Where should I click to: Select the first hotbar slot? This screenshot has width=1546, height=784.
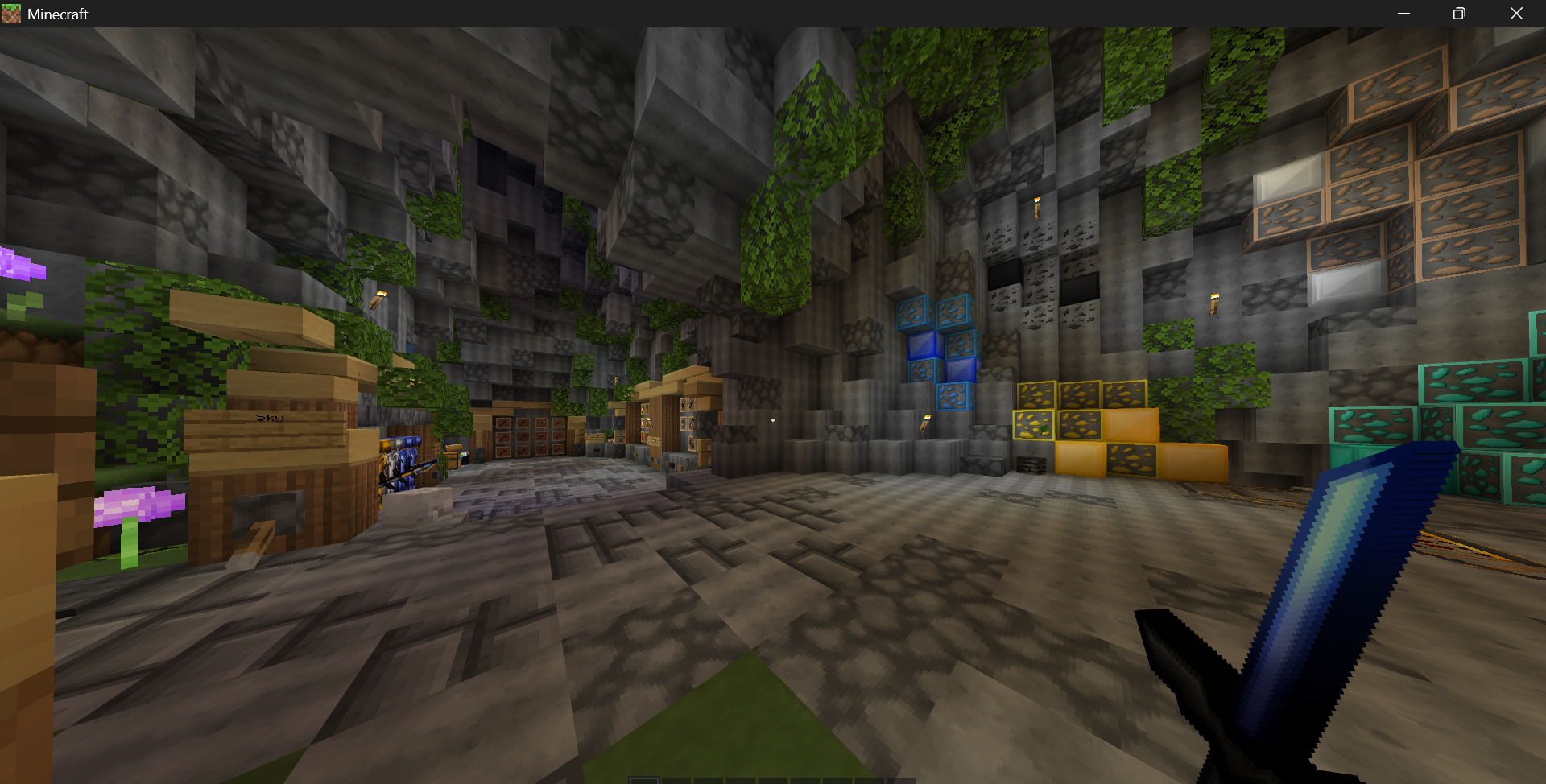pyautogui.click(x=643, y=779)
